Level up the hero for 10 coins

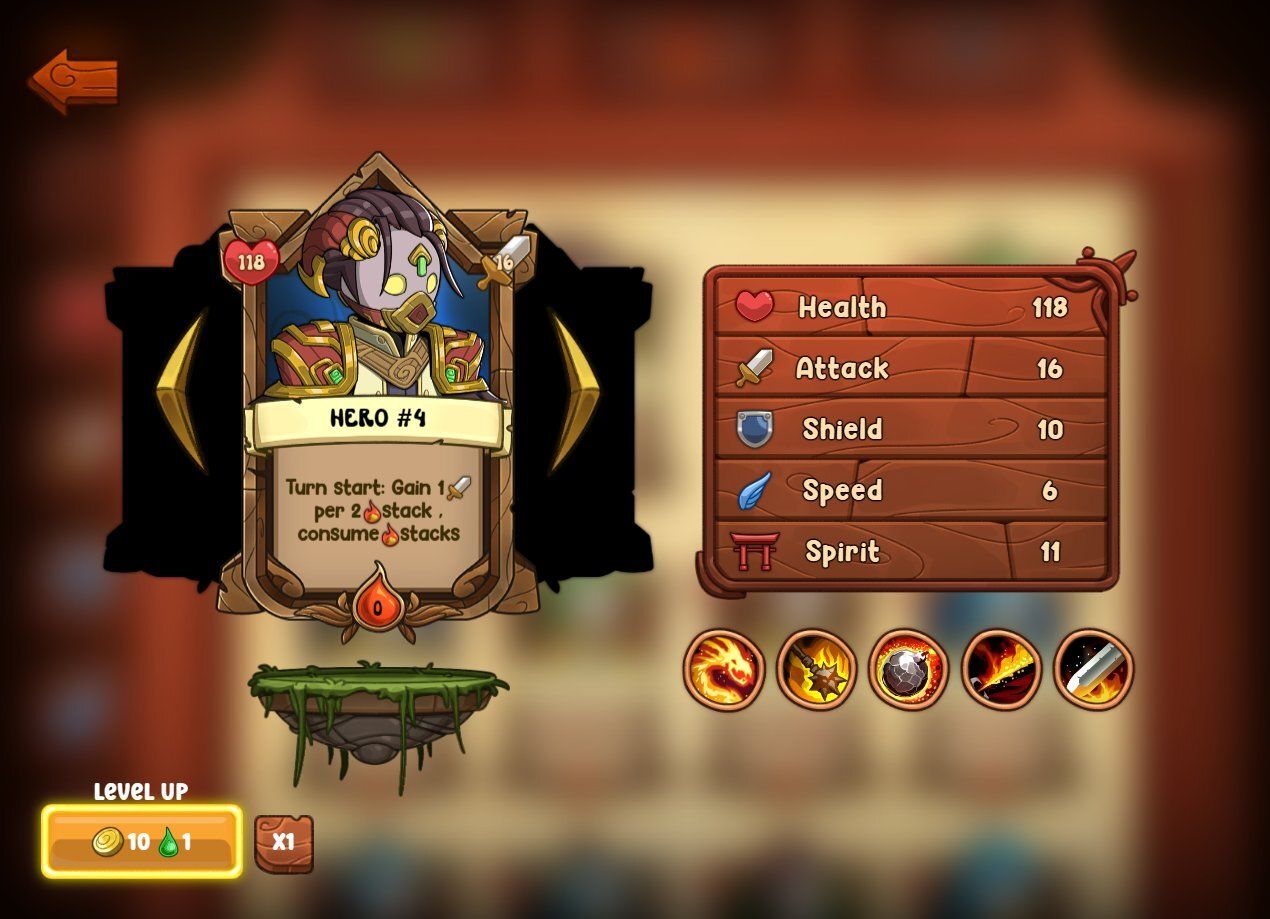[141, 842]
